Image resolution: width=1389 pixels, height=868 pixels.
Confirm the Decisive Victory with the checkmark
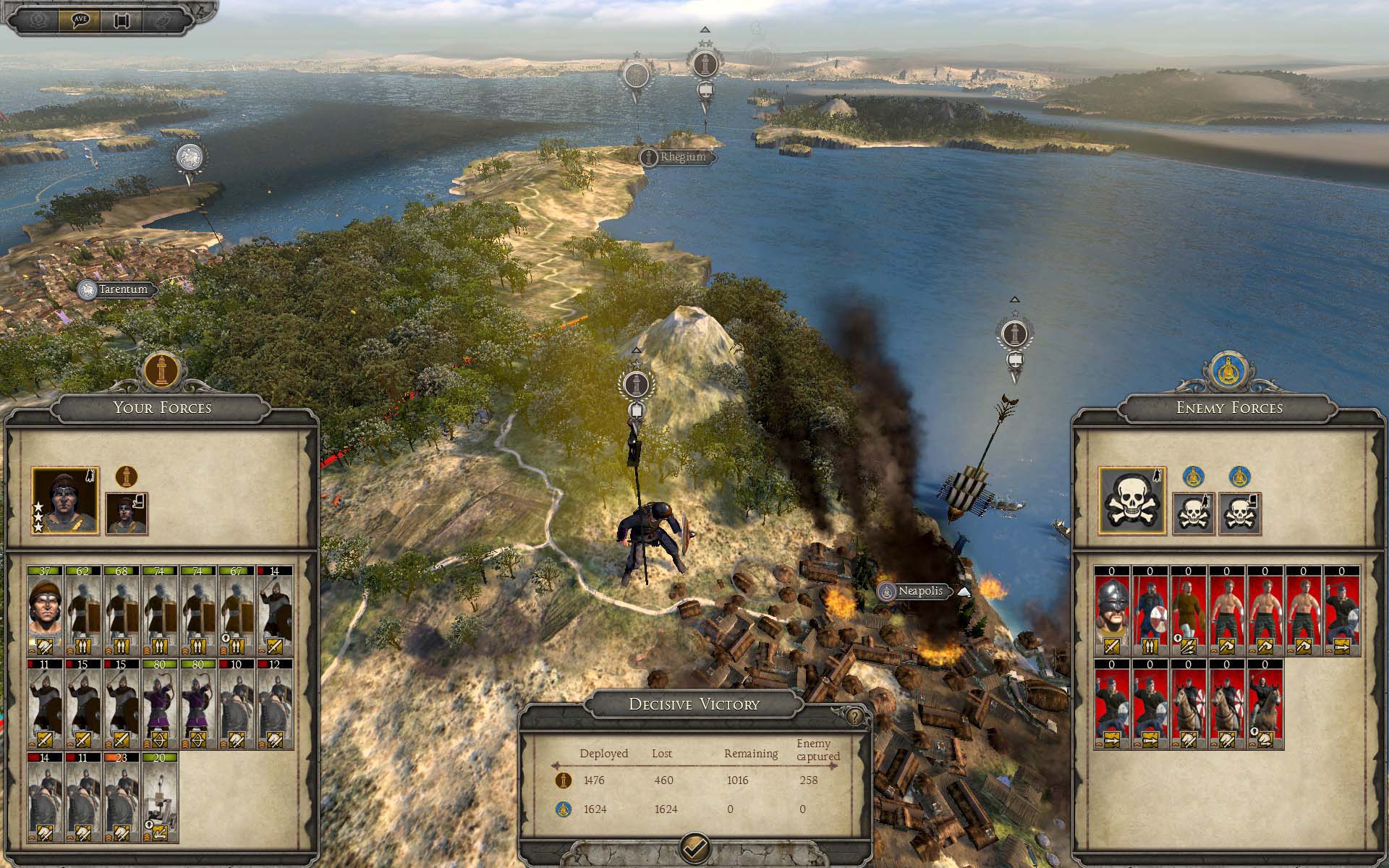click(694, 846)
